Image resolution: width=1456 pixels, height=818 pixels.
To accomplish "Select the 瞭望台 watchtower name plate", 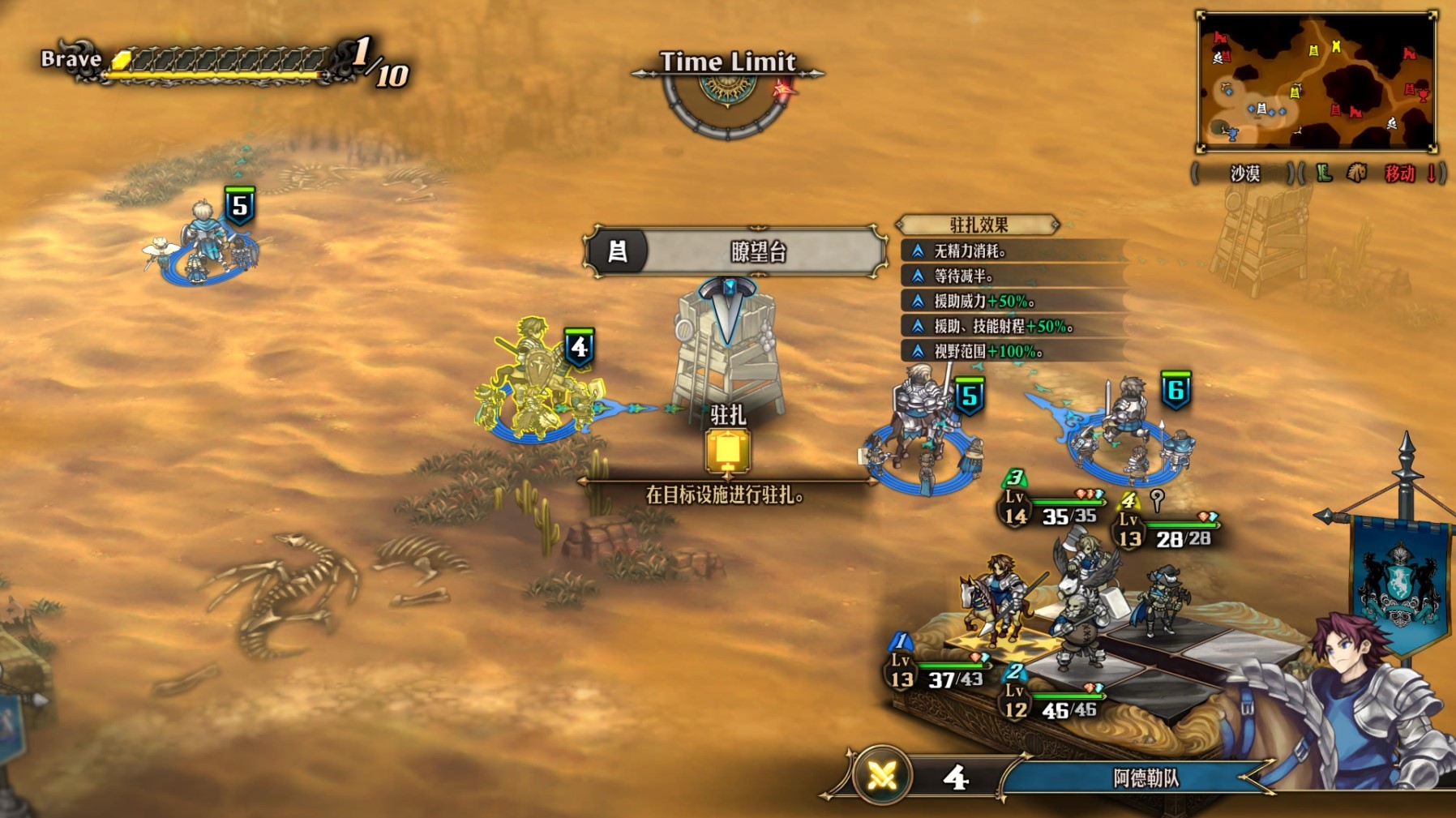I will click(x=734, y=251).
